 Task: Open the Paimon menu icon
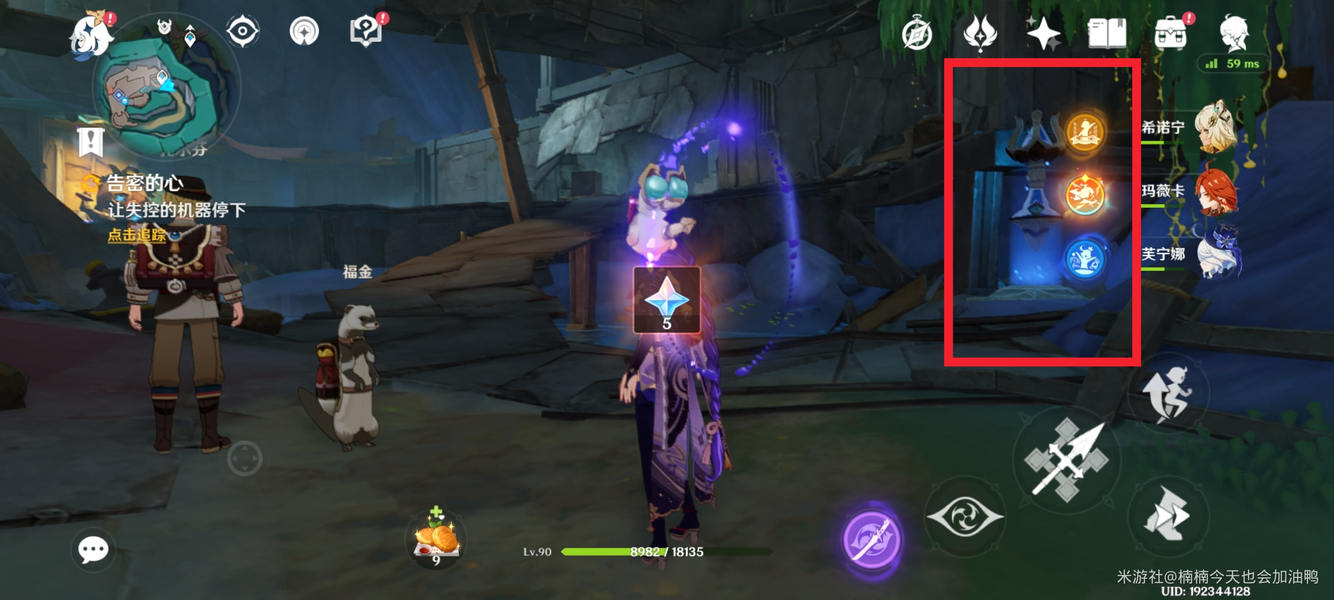92,33
